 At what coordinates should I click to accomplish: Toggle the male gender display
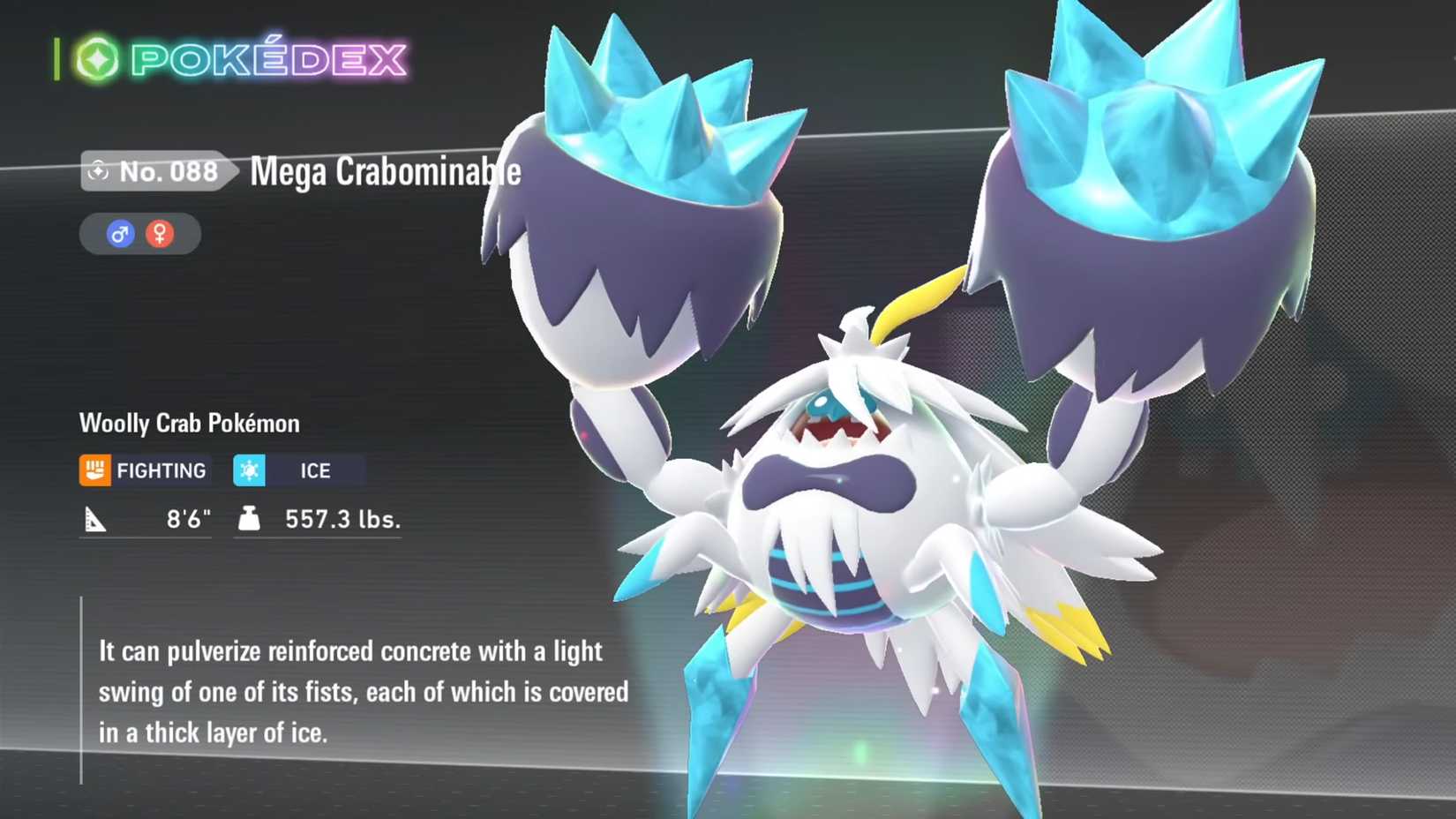[x=121, y=233]
